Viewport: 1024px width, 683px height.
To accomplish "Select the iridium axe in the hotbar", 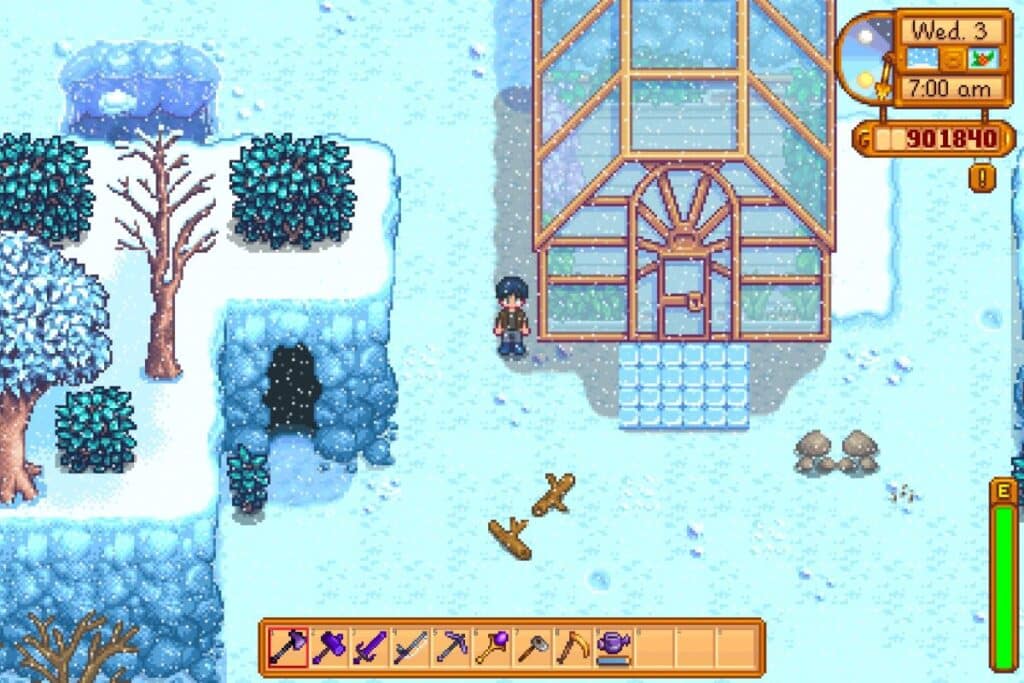I will click(287, 647).
